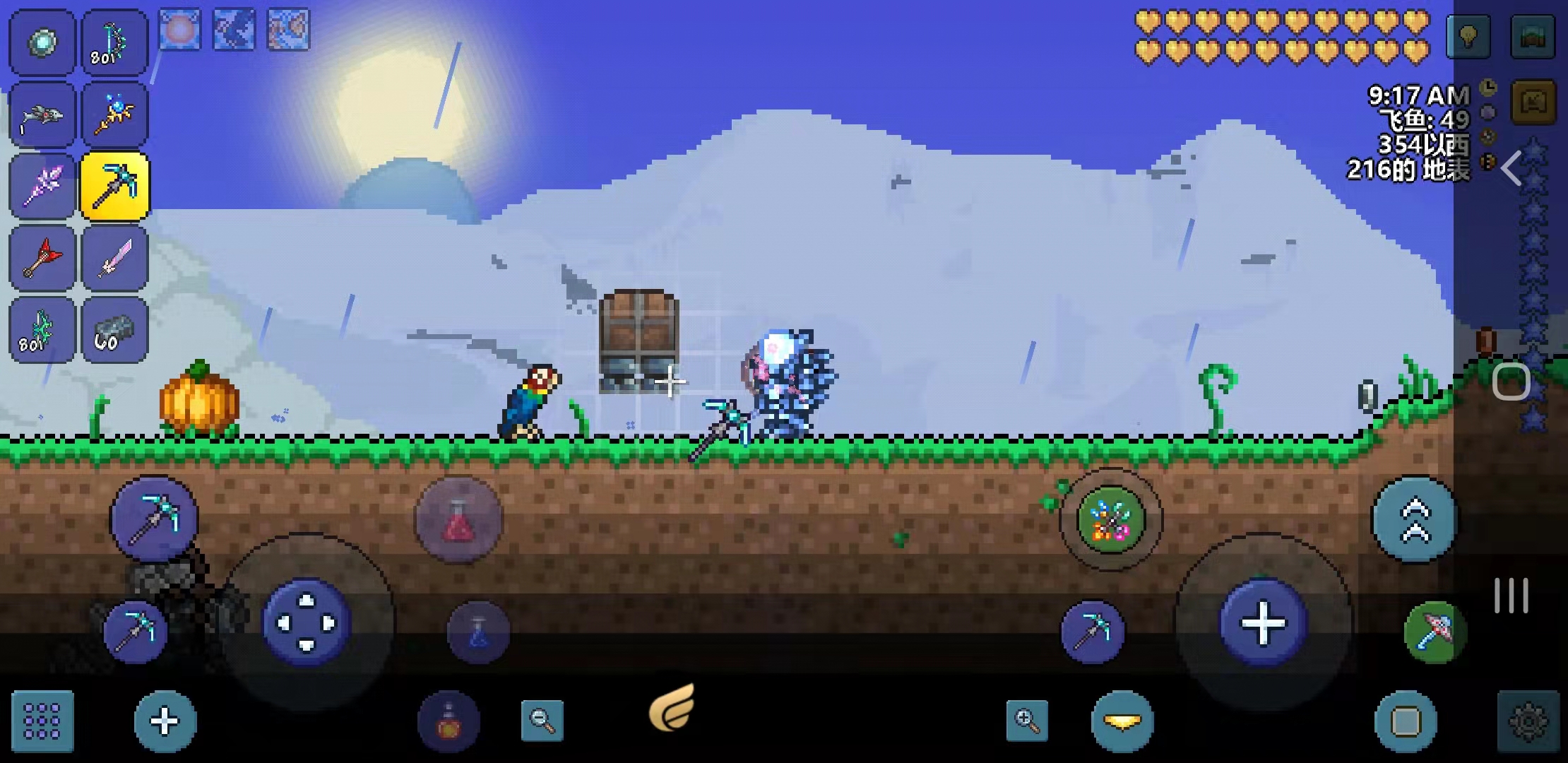Toggle the lightbulb icon
The width and height of the screenshot is (1568, 763).
(x=1468, y=36)
